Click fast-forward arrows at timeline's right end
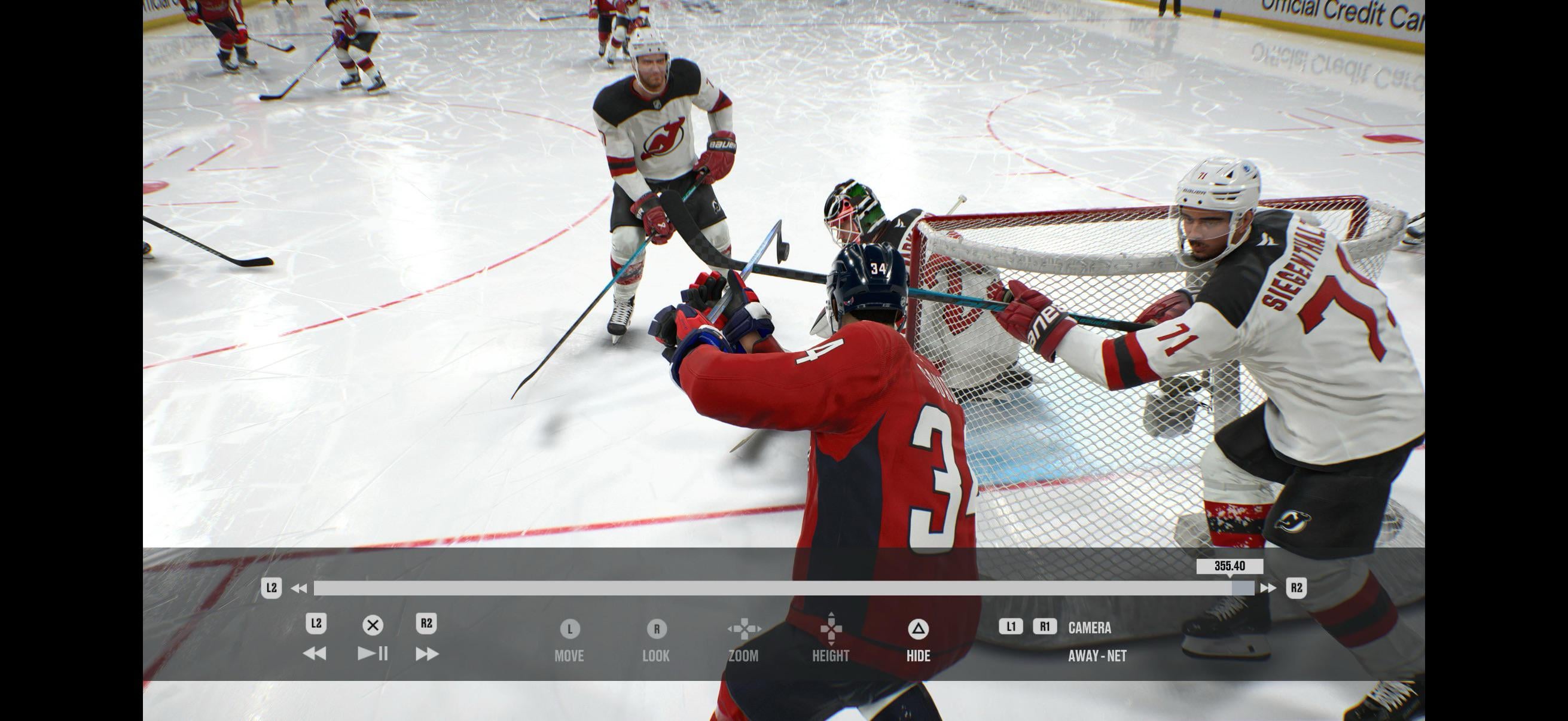 click(x=1268, y=588)
